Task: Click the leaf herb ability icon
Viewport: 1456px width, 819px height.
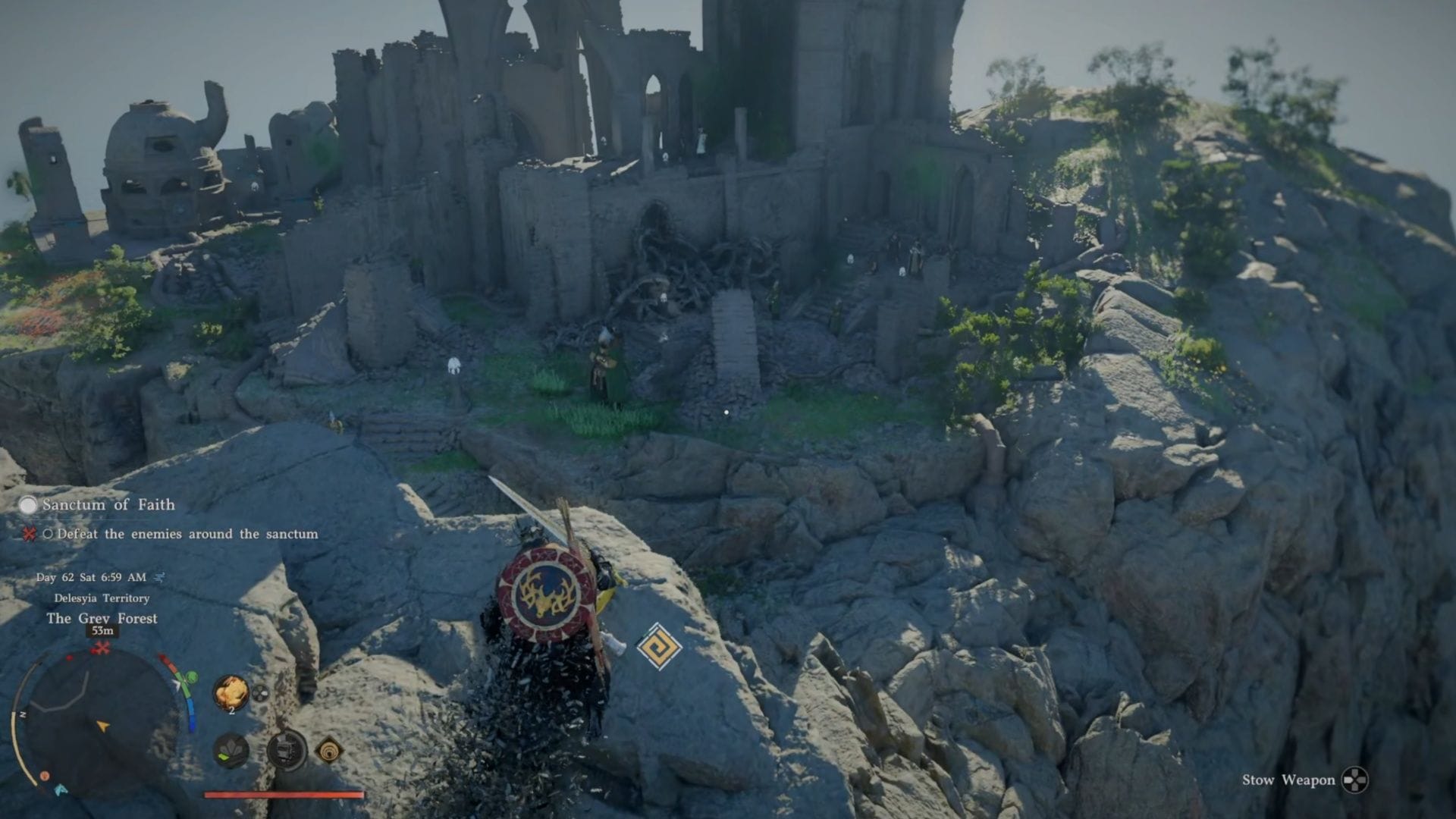Action: [230, 752]
